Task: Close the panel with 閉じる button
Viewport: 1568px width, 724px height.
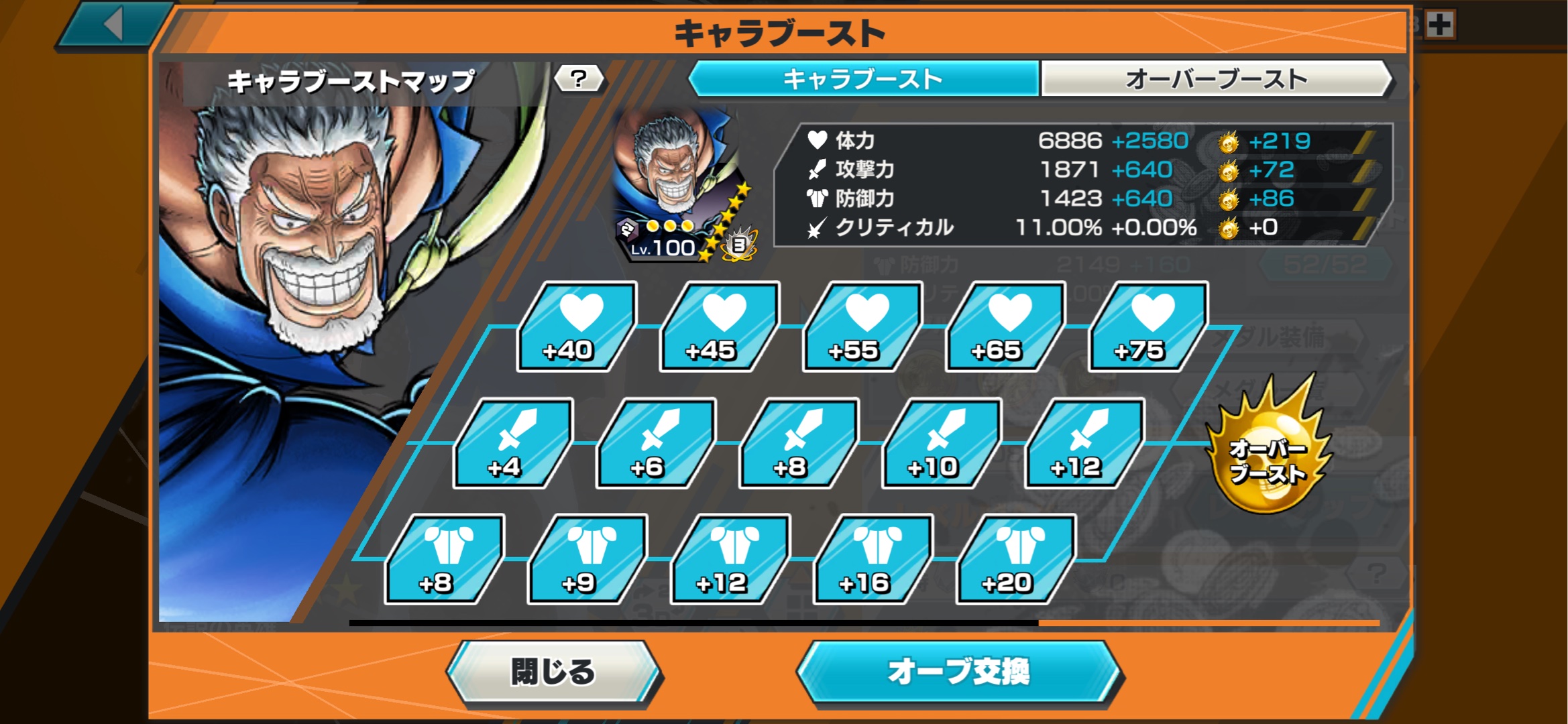Action: (x=553, y=672)
